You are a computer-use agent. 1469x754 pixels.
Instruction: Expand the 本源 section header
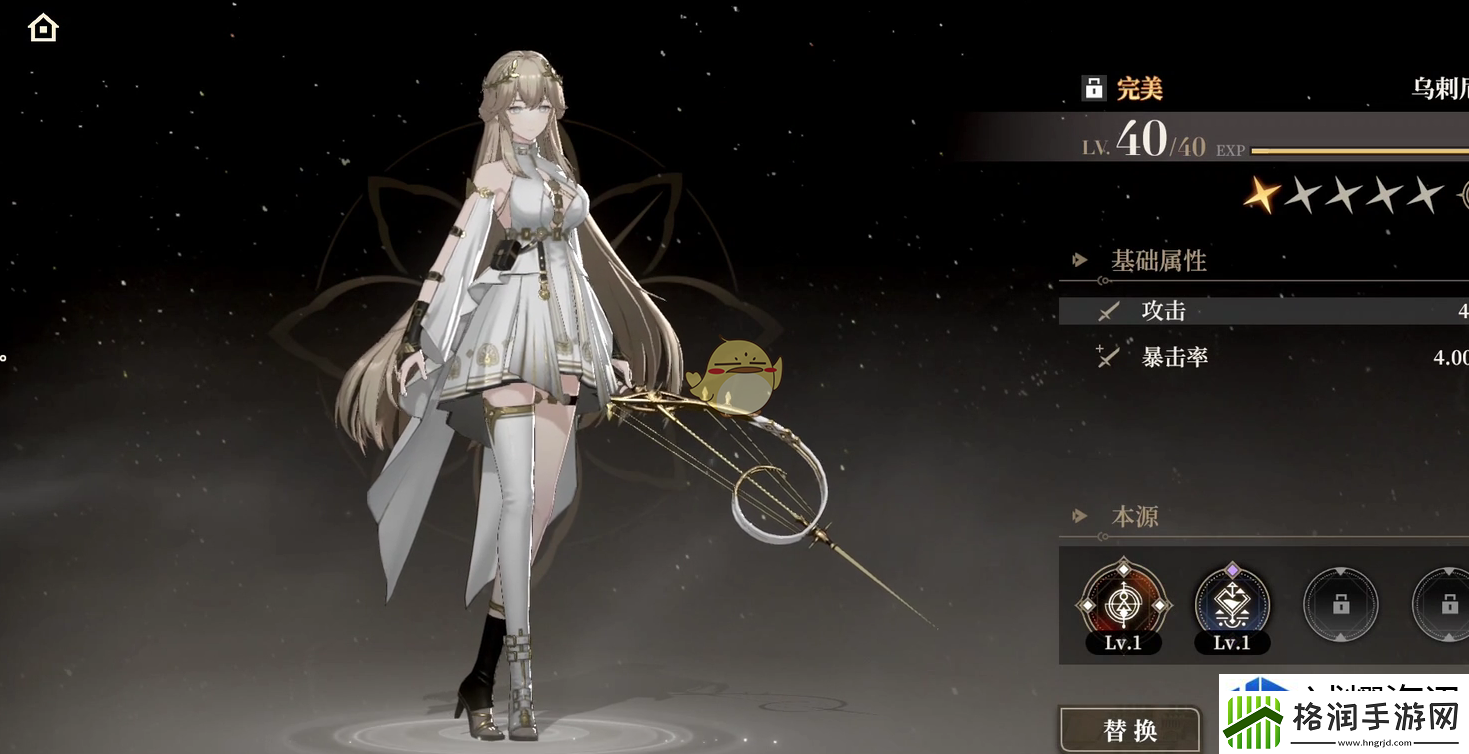pyautogui.click(x=1134, y=517)
